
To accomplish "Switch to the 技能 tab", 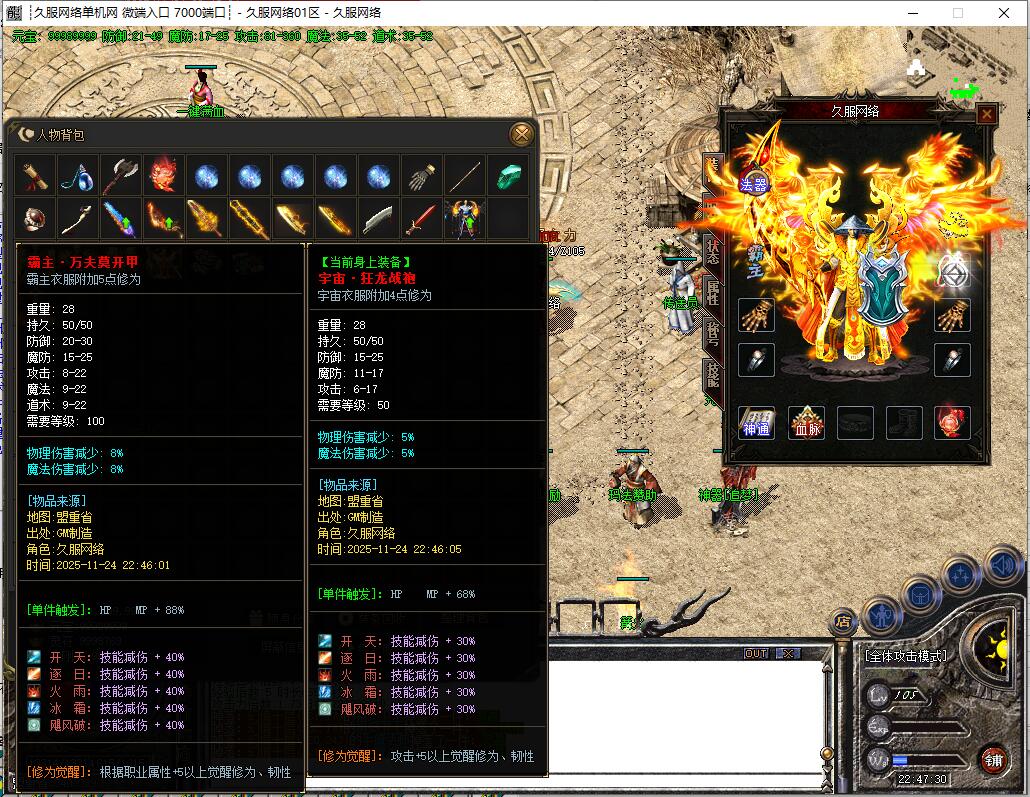I will pos(712,378).
